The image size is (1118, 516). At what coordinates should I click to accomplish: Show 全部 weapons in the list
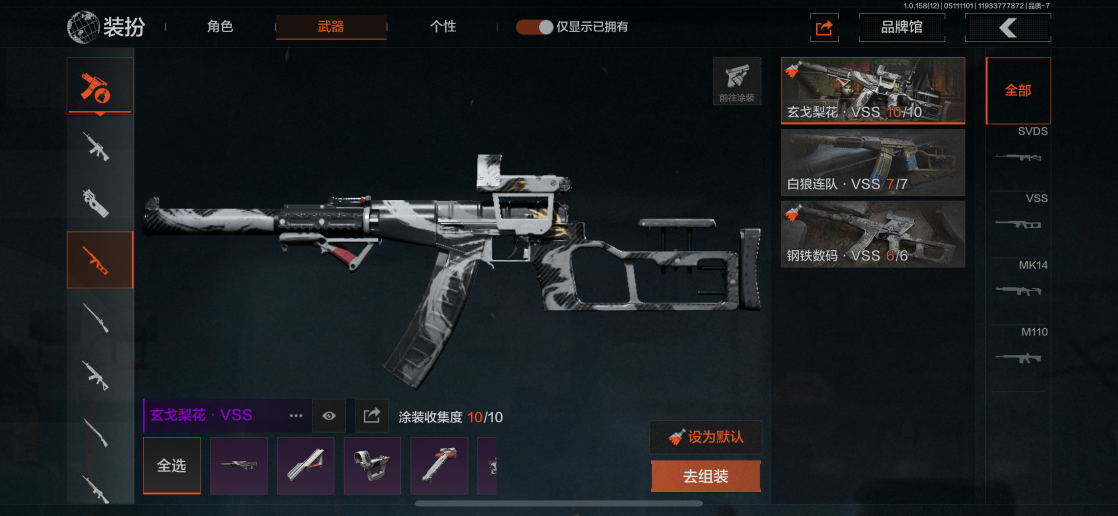[1018, 90]
